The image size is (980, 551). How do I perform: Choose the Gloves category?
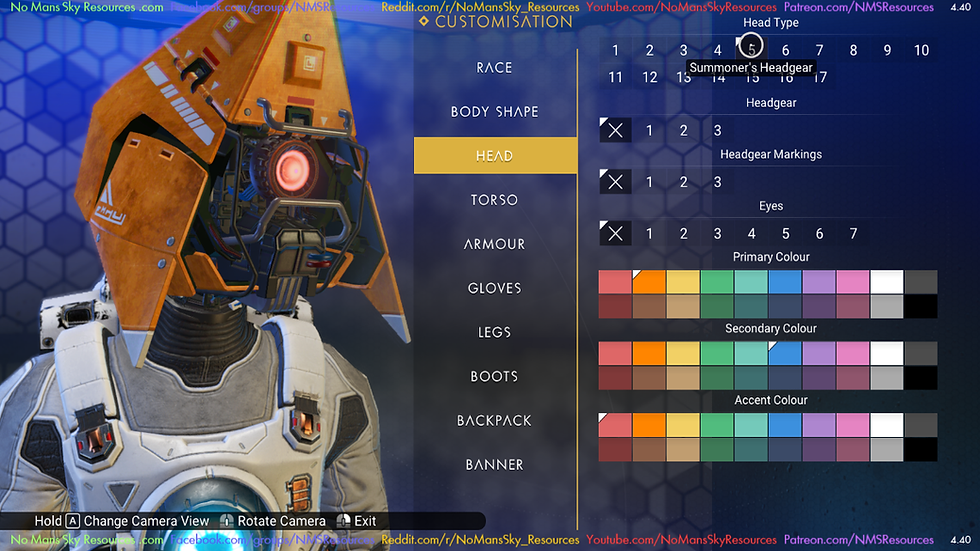pos(495,288)
